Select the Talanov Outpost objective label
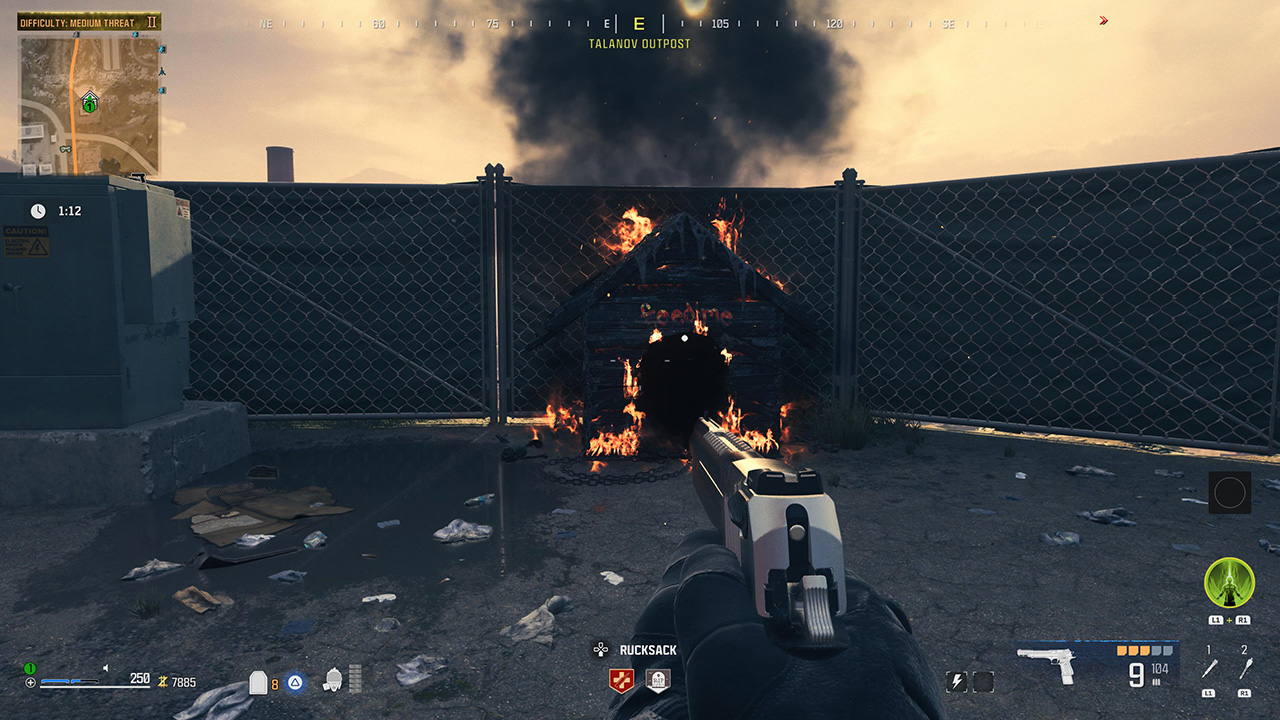The image size is (1280, 720). (x=638, y=43)
